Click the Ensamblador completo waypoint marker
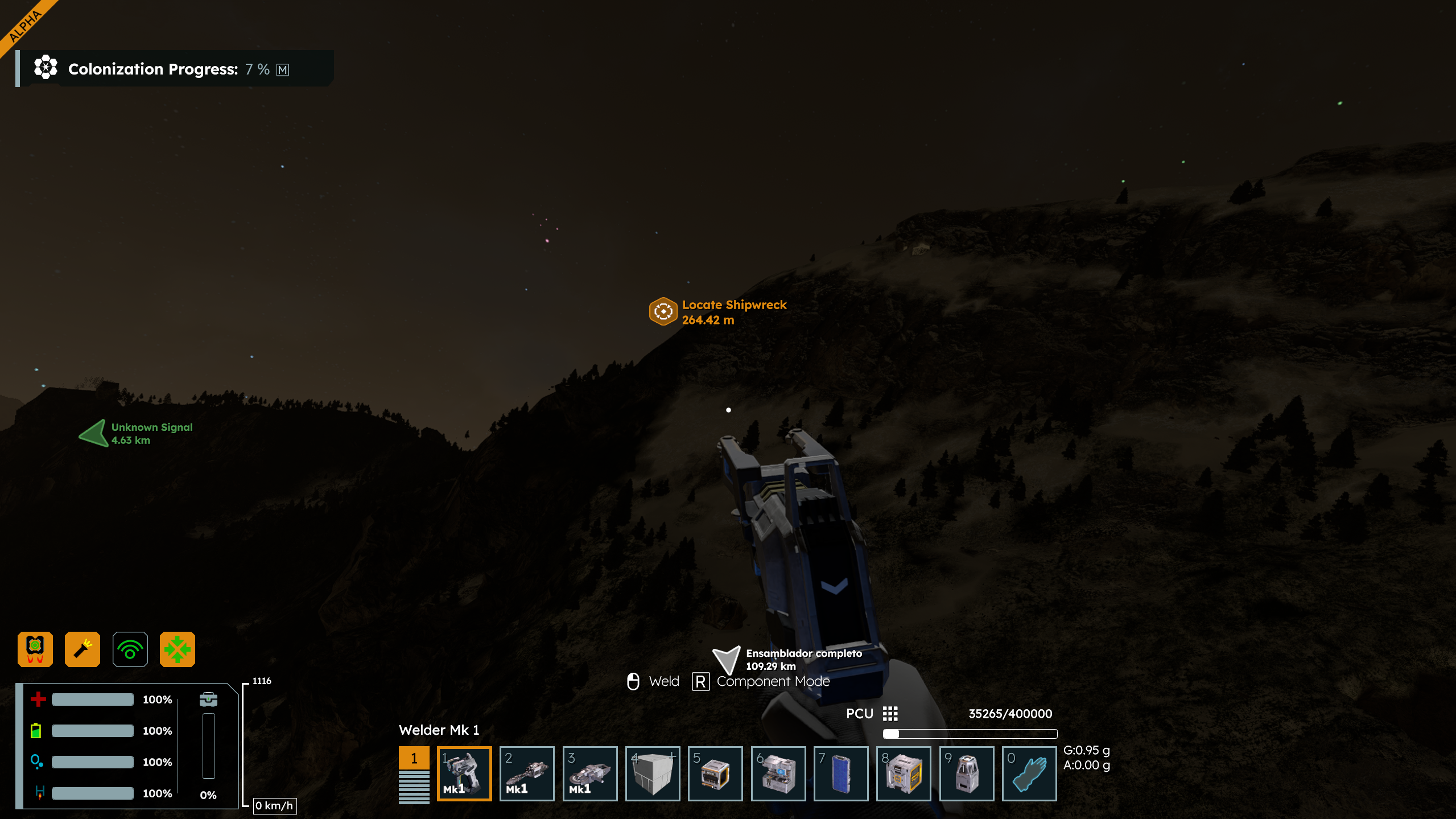The image size is (1456, 819). [x=727, y=659]
